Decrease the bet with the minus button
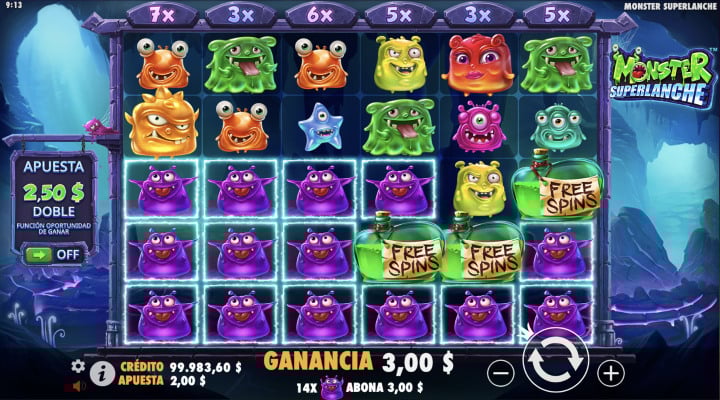 pos(501,372)
